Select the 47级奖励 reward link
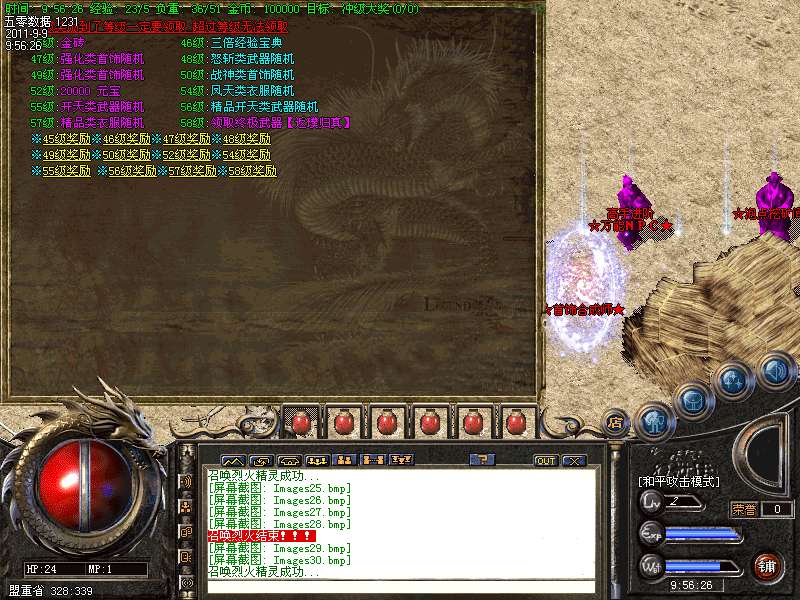Screen dimensions: 800x600 click(186, 139)
